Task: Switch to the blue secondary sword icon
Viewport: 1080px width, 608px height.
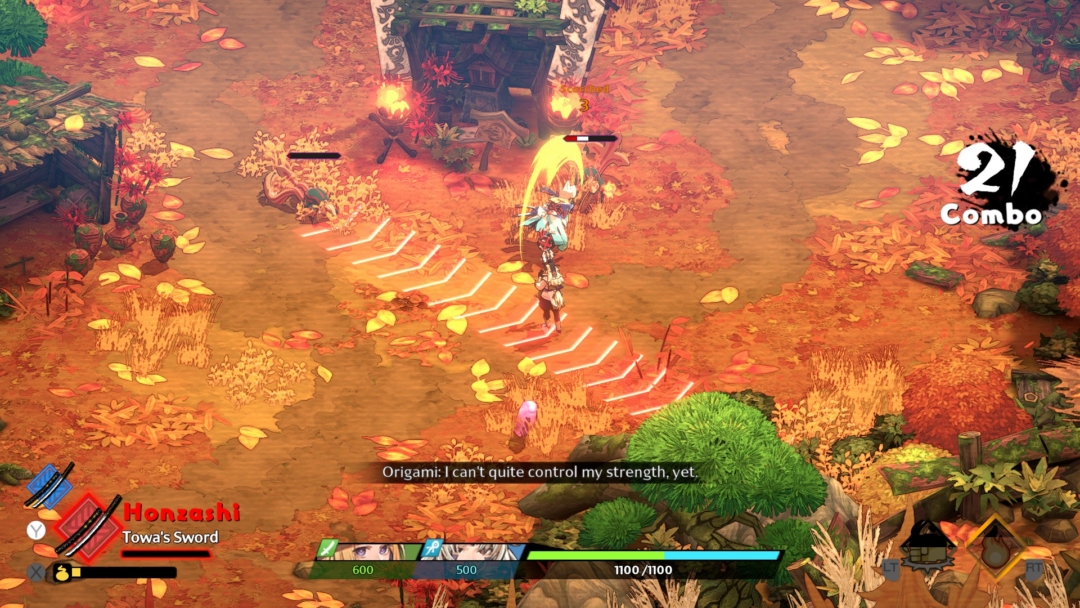Action: [49, 484]
